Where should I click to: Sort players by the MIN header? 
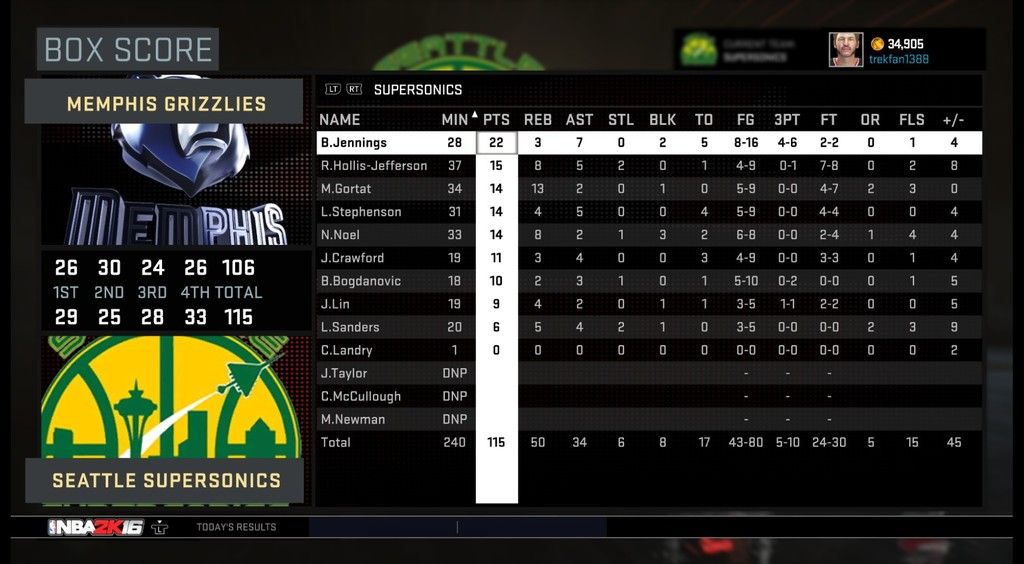pyautogui.click(x=455, y=120)
